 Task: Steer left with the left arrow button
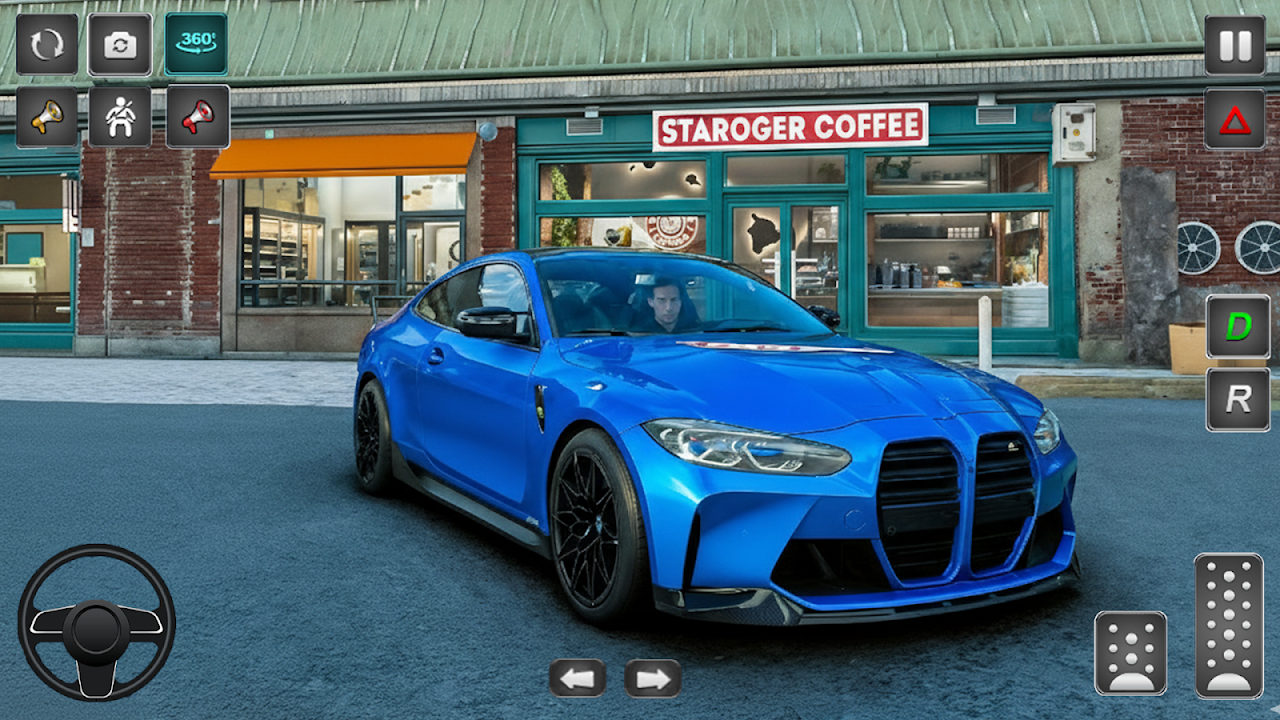coord(577,678)
